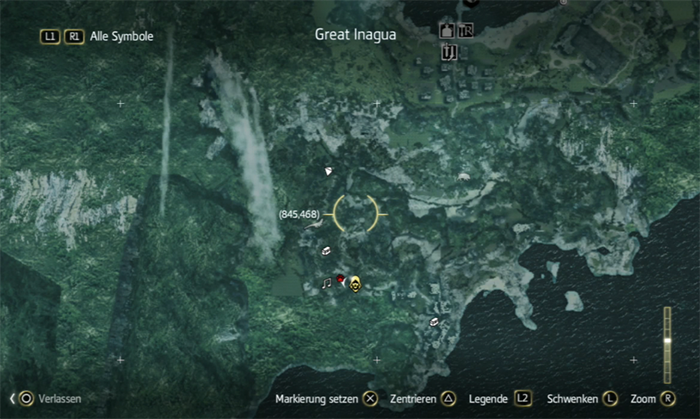
Task: Select the tavern bottle icon on the map
Action: (x=446, y=30)
